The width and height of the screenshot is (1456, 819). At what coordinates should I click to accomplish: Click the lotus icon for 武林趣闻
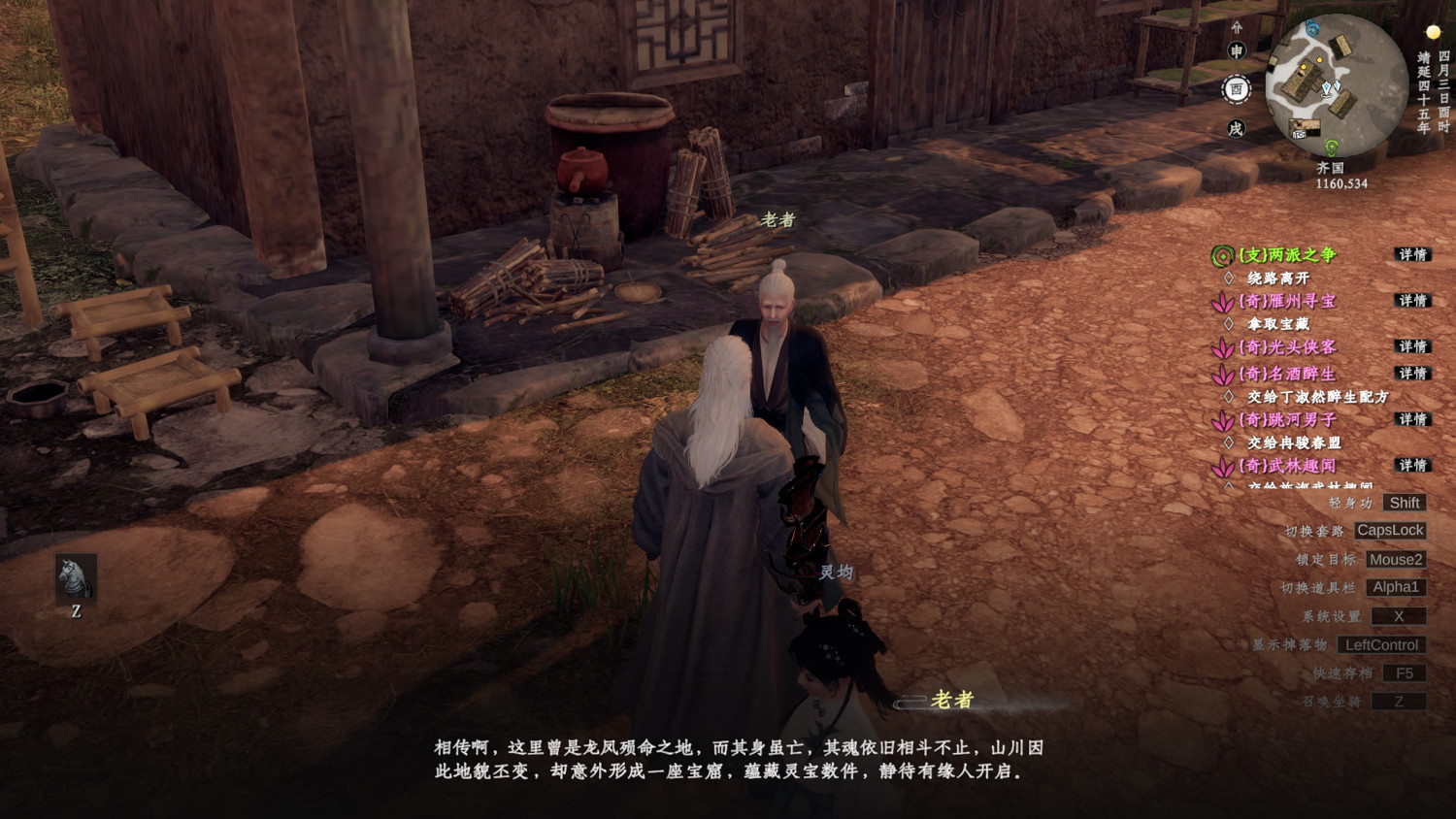click(1223, 465)
